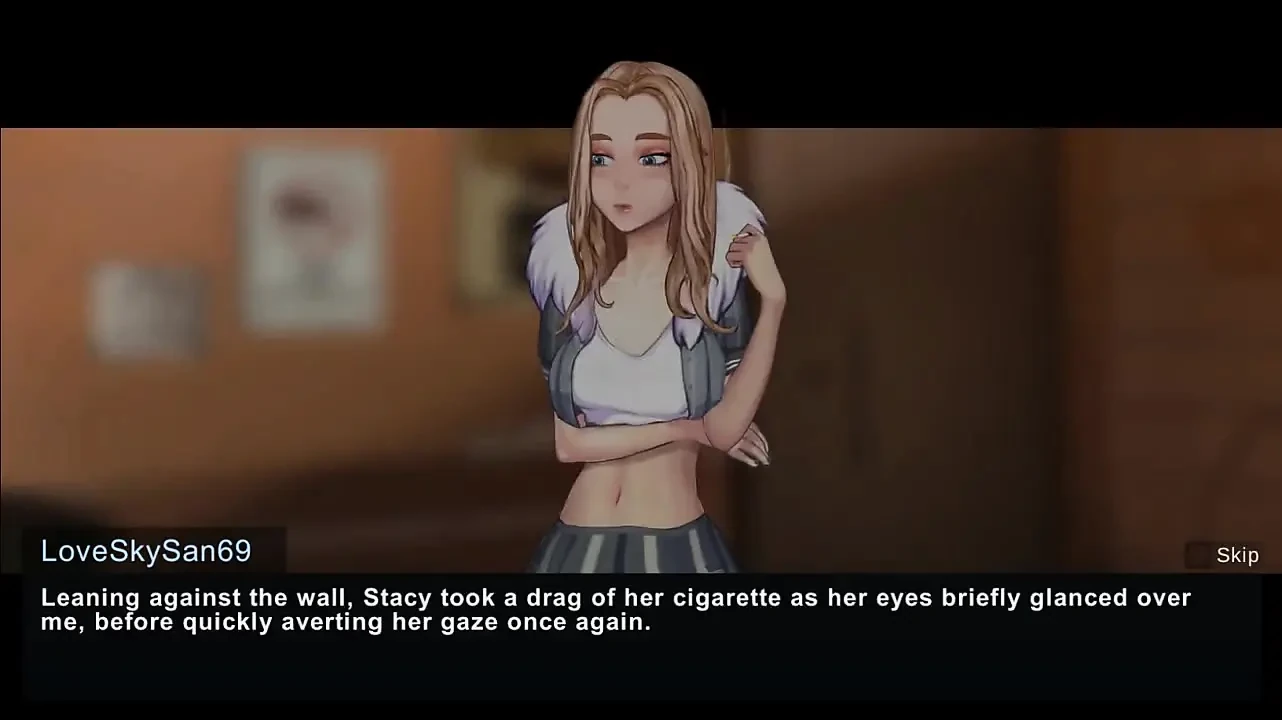Click the dialogue box to advance the story
The height and width of the screenshot is (720, 1282).
[x=640, y=640]
